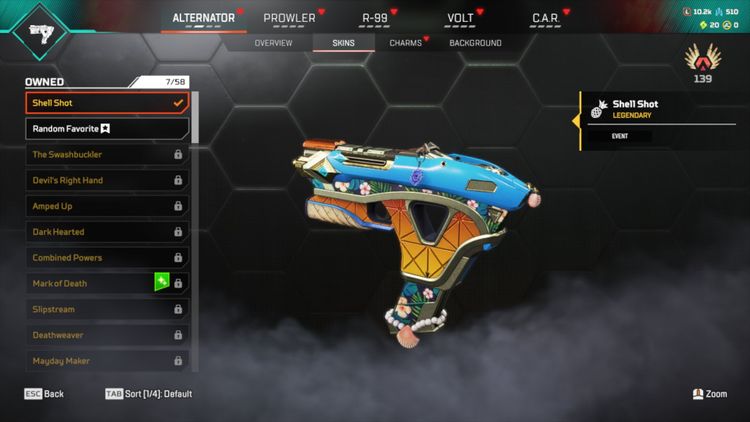Select the Shell Shot skin
The image size is (750, 422).
pos(106,103)
